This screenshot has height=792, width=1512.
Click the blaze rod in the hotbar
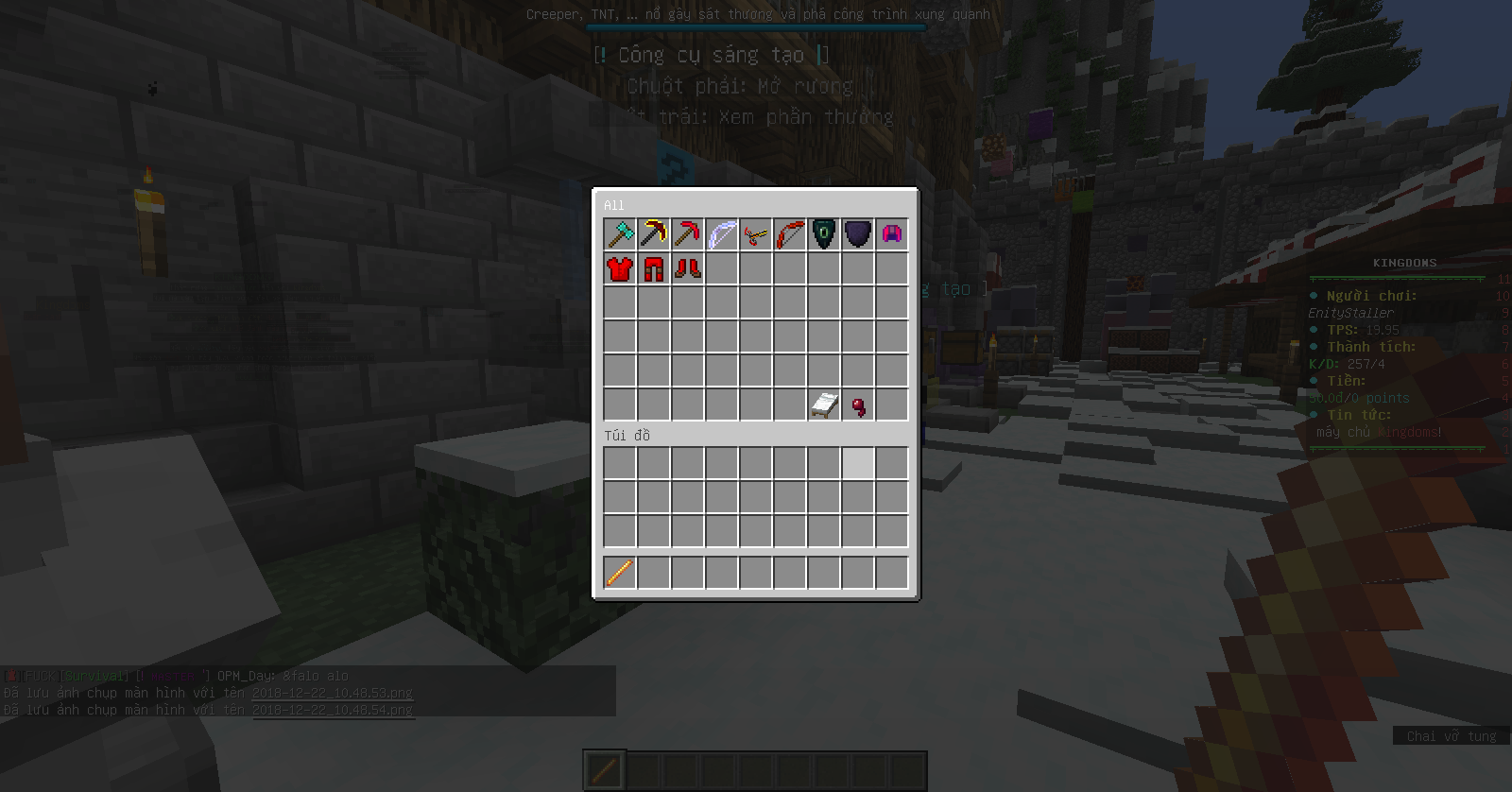pos(620,571)
